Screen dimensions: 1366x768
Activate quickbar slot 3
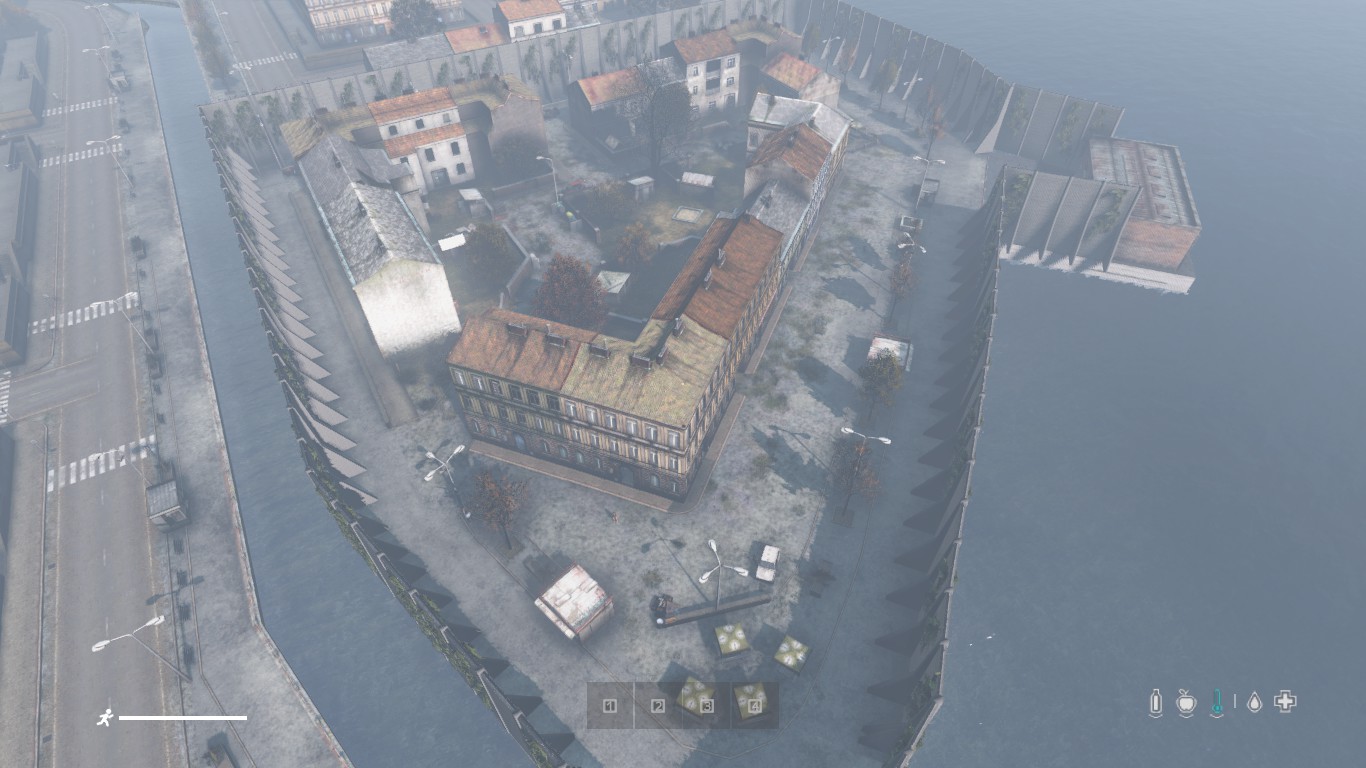tap(707, 706)
